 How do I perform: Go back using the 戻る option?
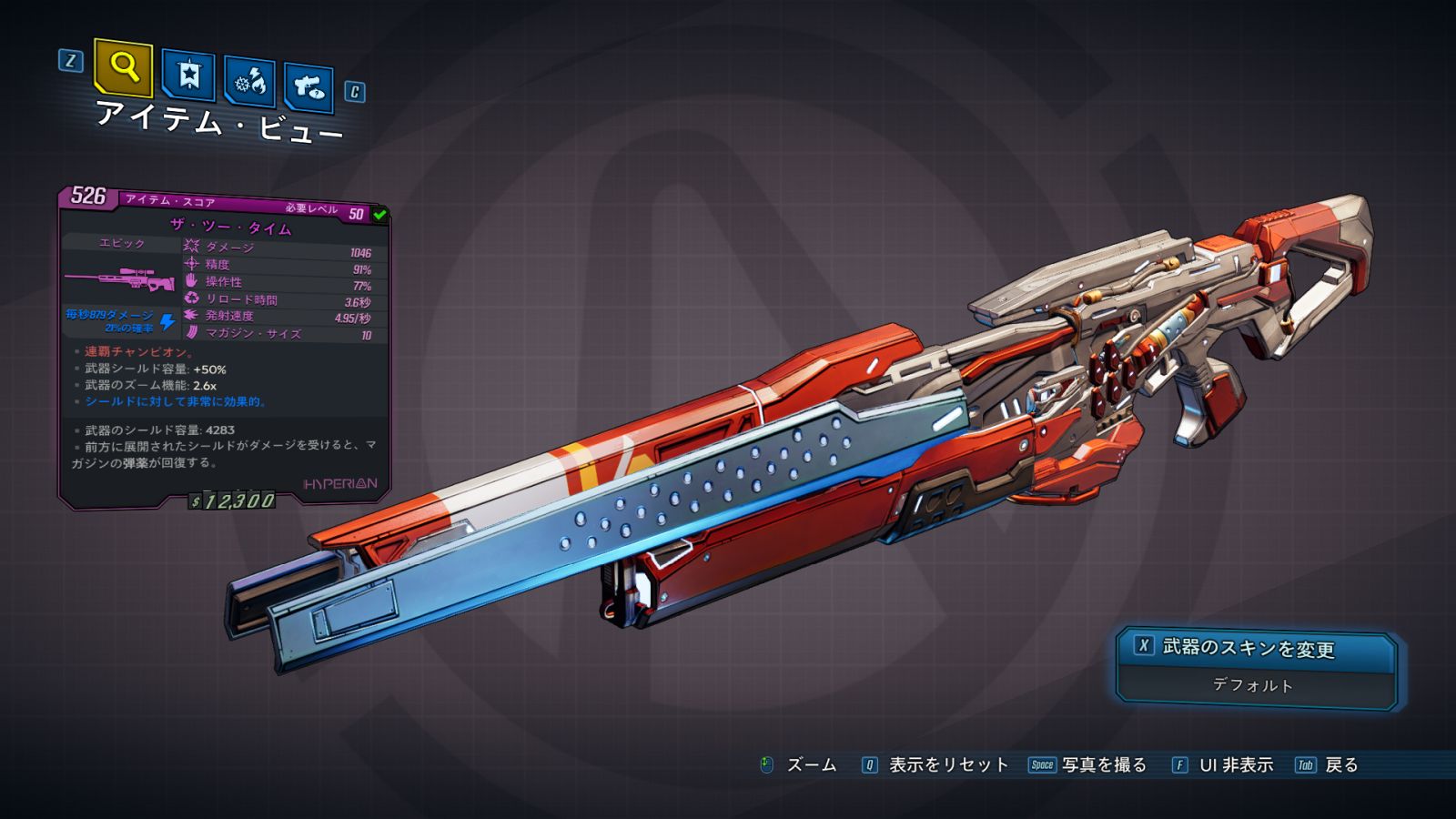coord(1340,765)
